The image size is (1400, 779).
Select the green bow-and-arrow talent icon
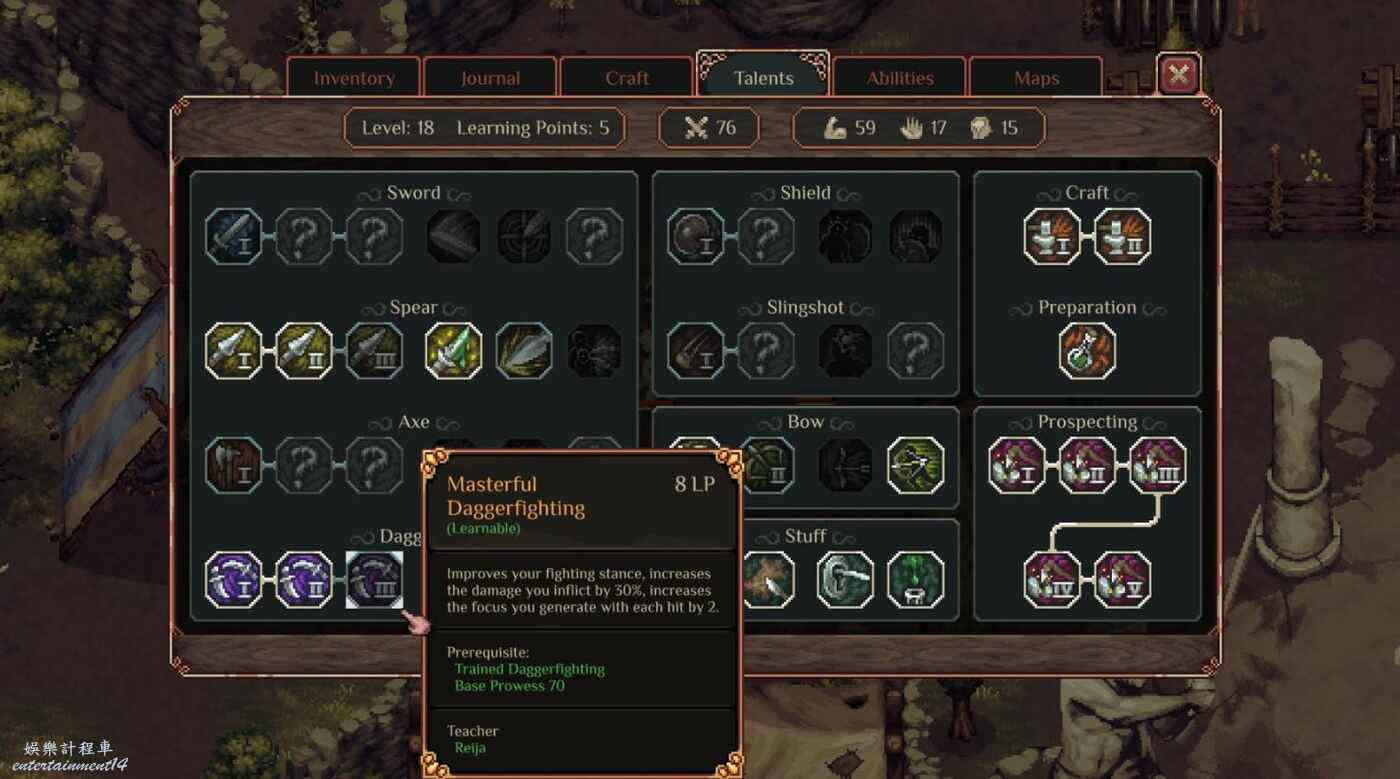(x=915, y=465)
